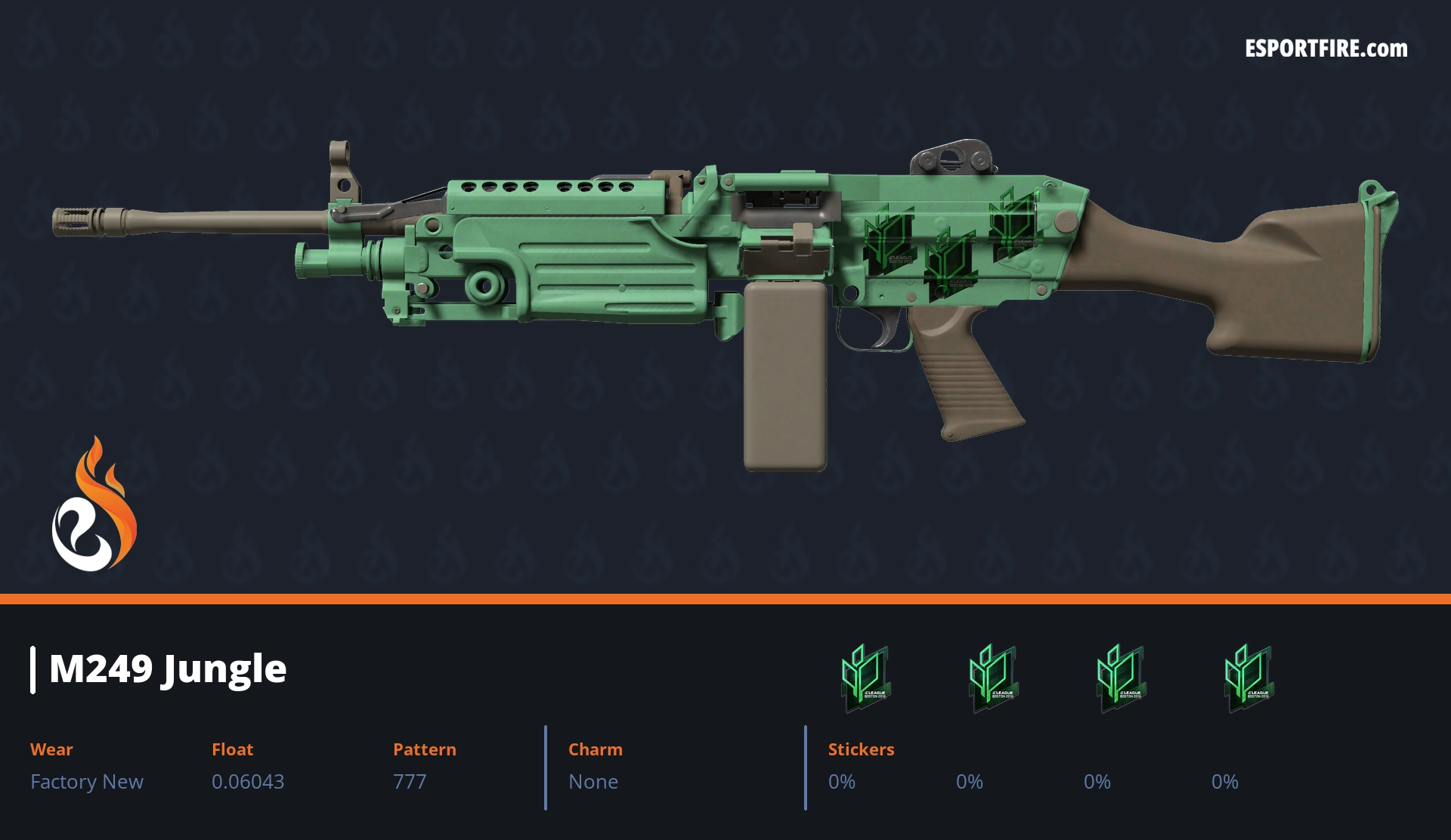Click the ESPORTFIRE.com site name
This screenshot has height=840, width=1451.
(1326, 49)
